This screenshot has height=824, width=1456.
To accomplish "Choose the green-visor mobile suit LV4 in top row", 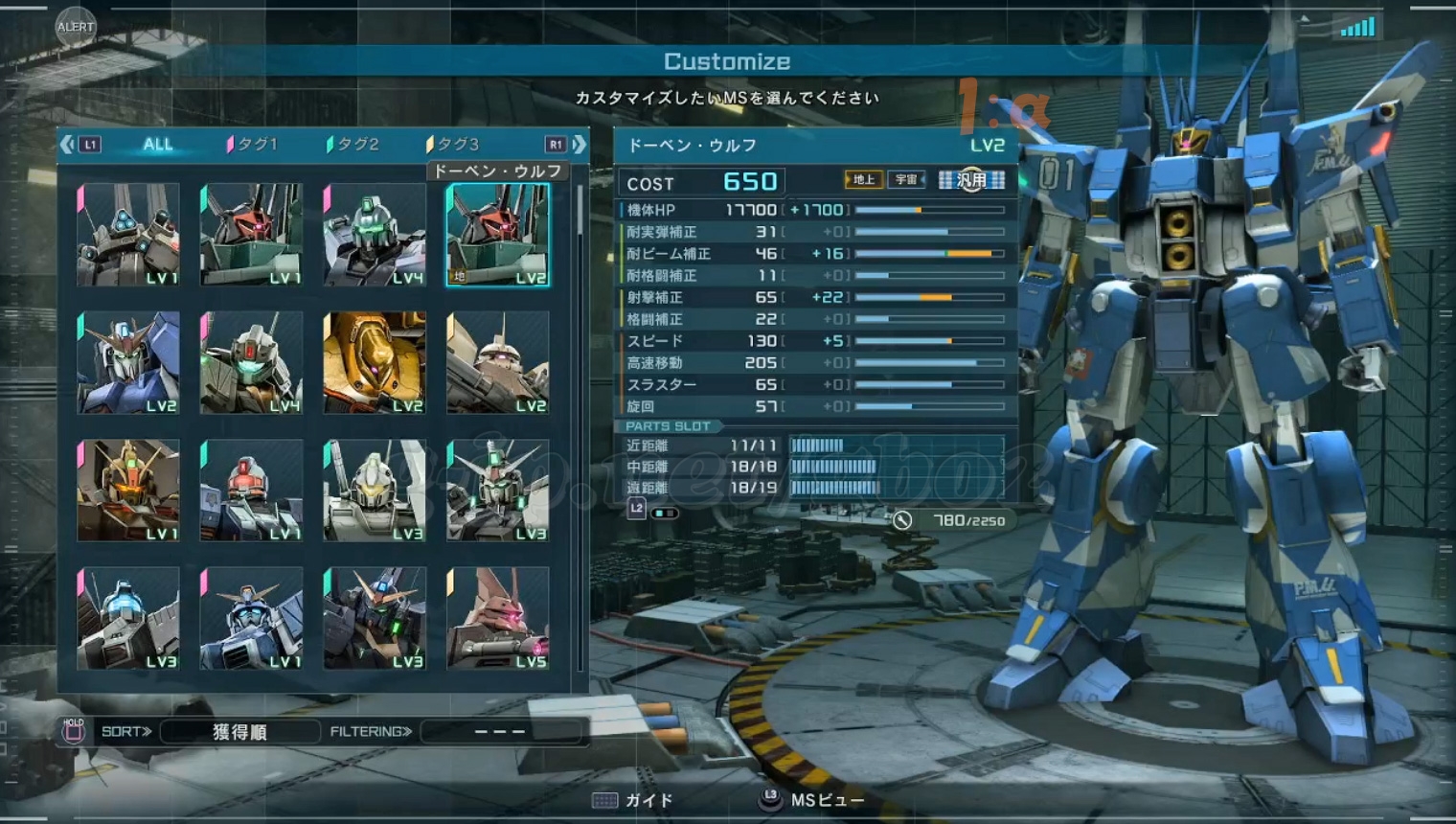I will [x=375, y=236].
